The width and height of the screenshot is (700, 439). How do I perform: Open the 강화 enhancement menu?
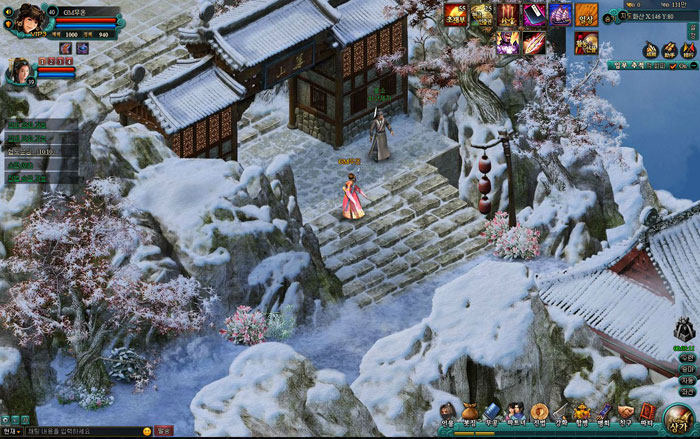pyautogui.click(x=561, y=412)
